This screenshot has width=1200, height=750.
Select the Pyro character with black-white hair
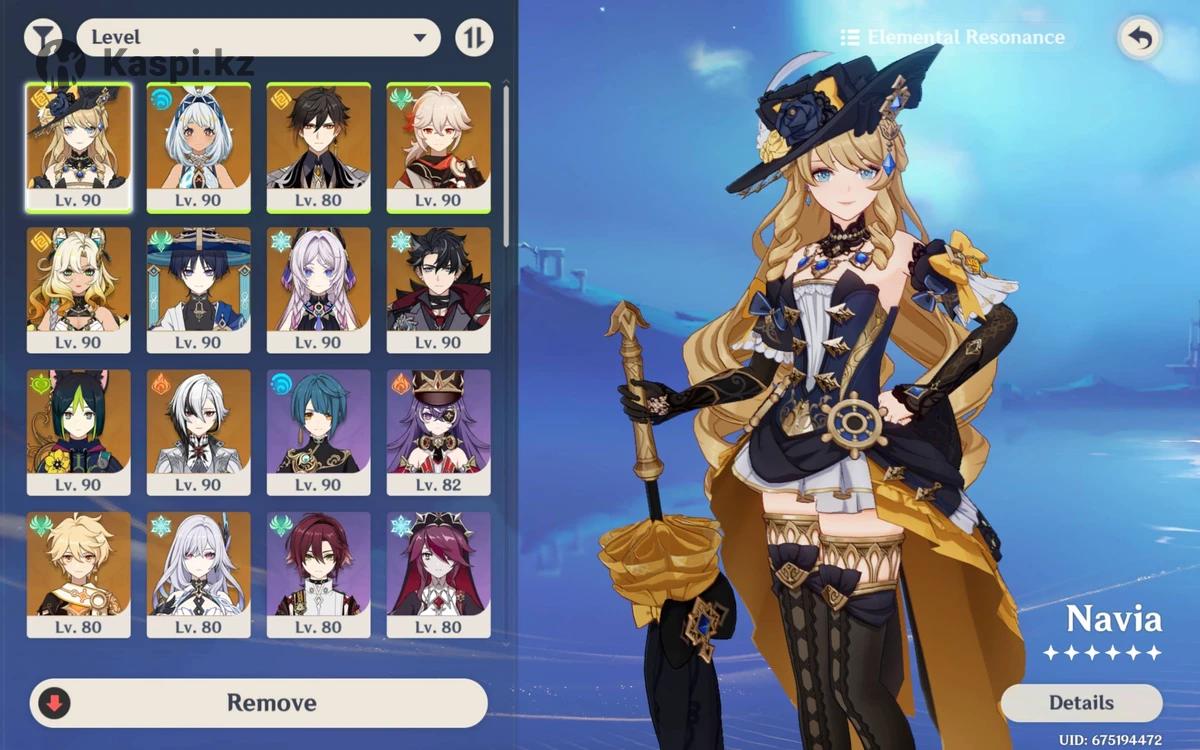pyautogui.click(x=198, y=432)
